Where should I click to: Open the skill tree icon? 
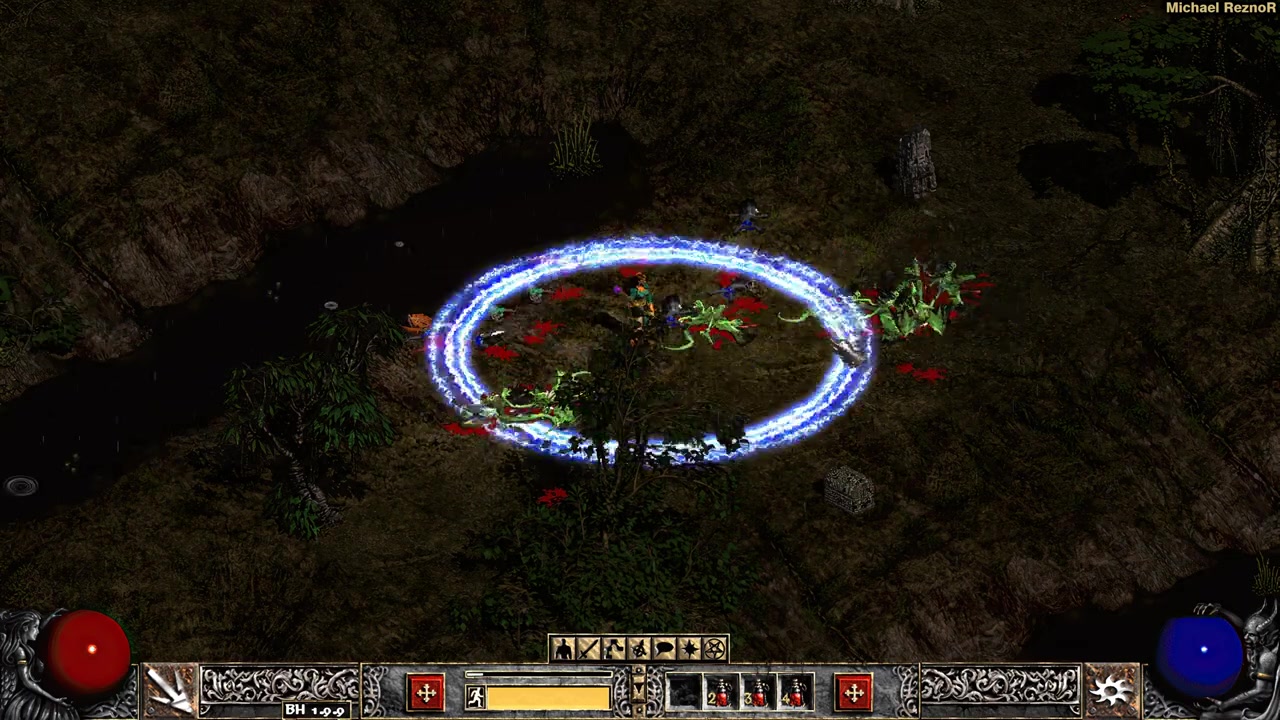[613, 650]
